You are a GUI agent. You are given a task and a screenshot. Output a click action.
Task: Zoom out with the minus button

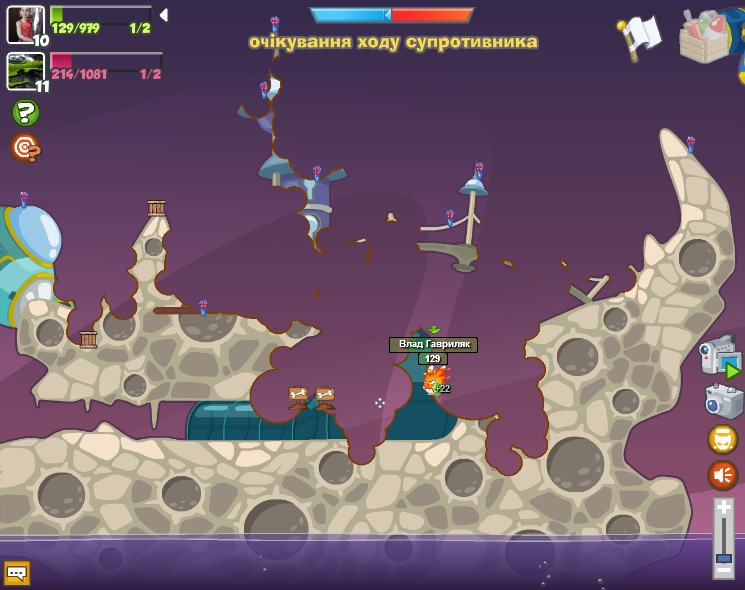pos(724,571)
